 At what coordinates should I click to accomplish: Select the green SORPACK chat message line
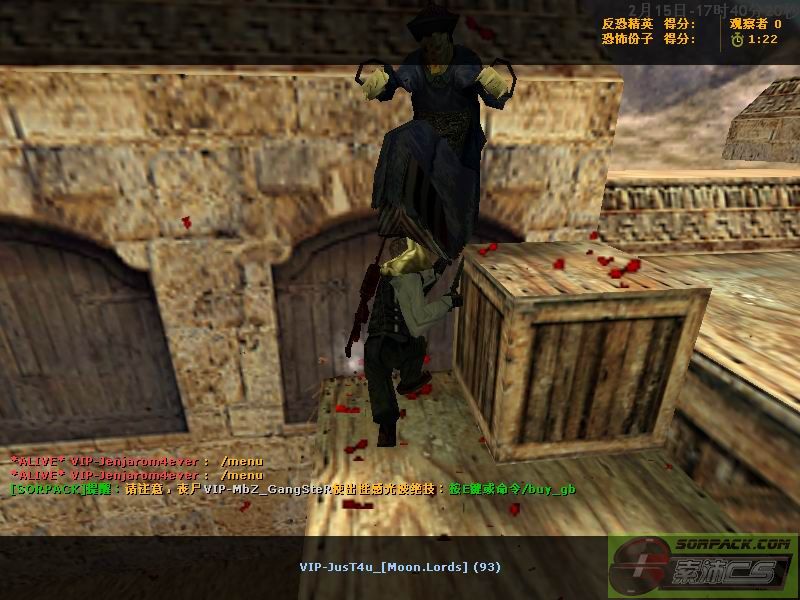click(x=292, y=489)
